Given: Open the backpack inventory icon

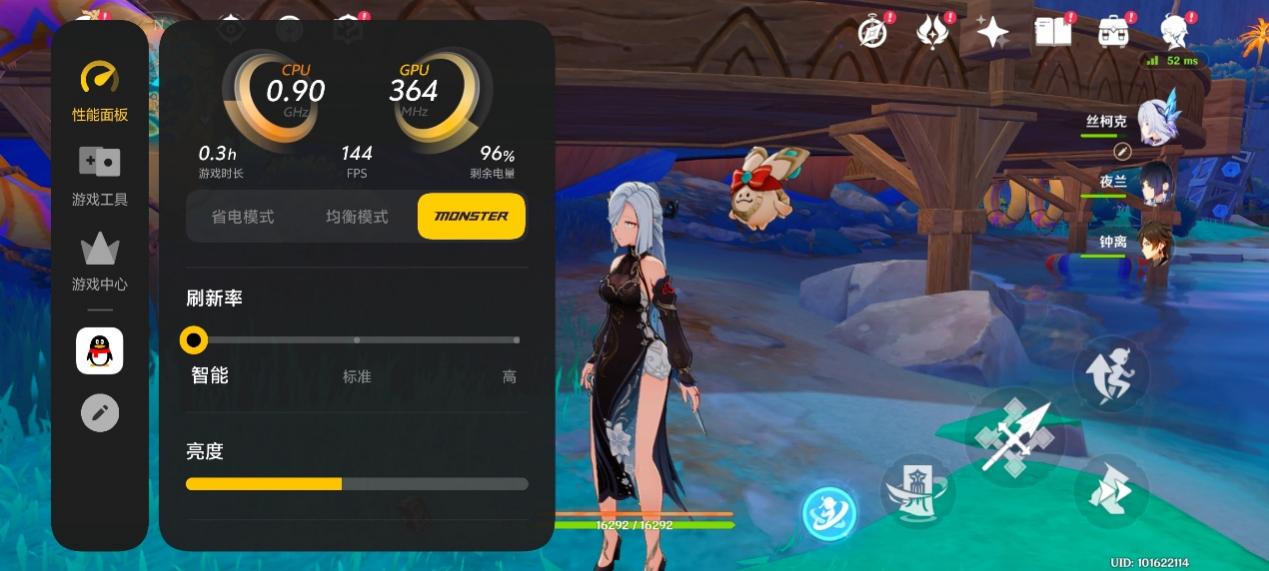Looking at the screenshot, I should coord(1114,32).
